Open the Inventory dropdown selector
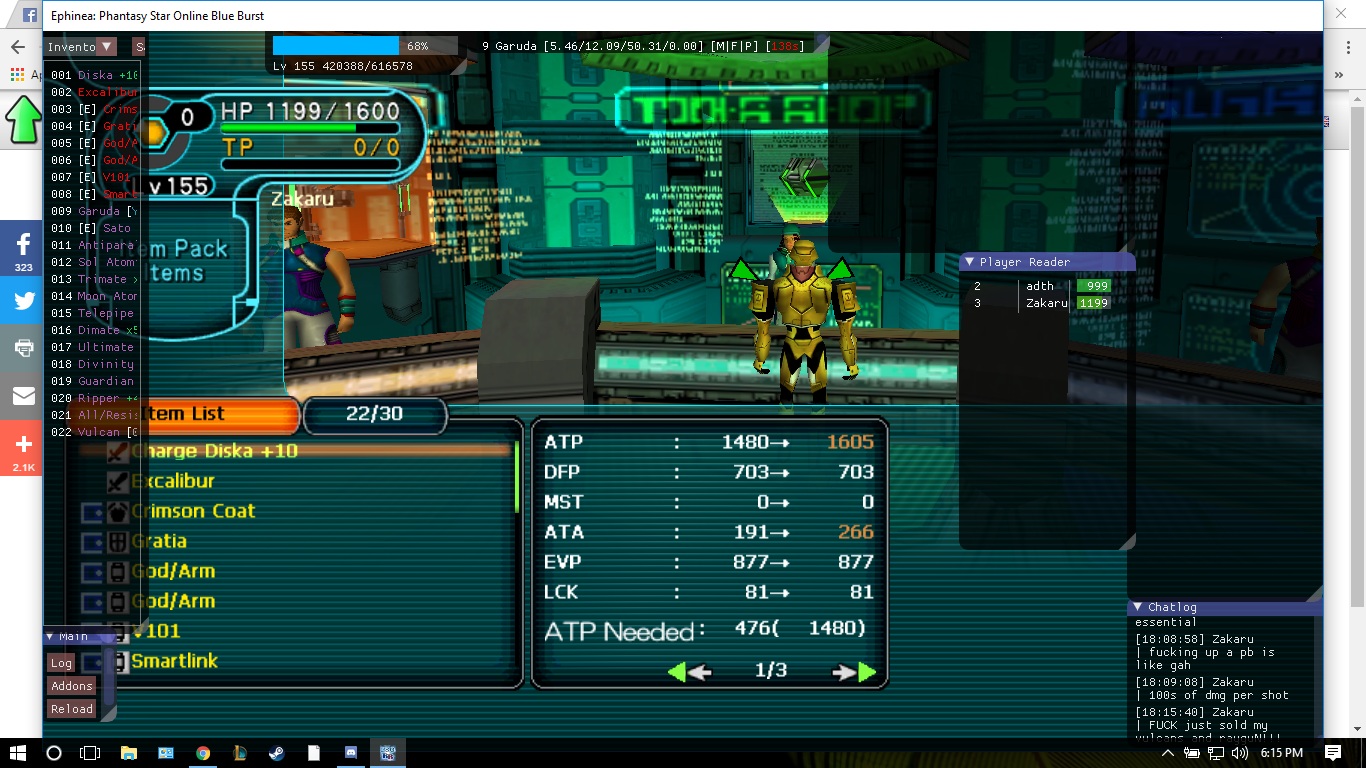The width and height of the screenshot is (1366, 768). tap(107, 46)
